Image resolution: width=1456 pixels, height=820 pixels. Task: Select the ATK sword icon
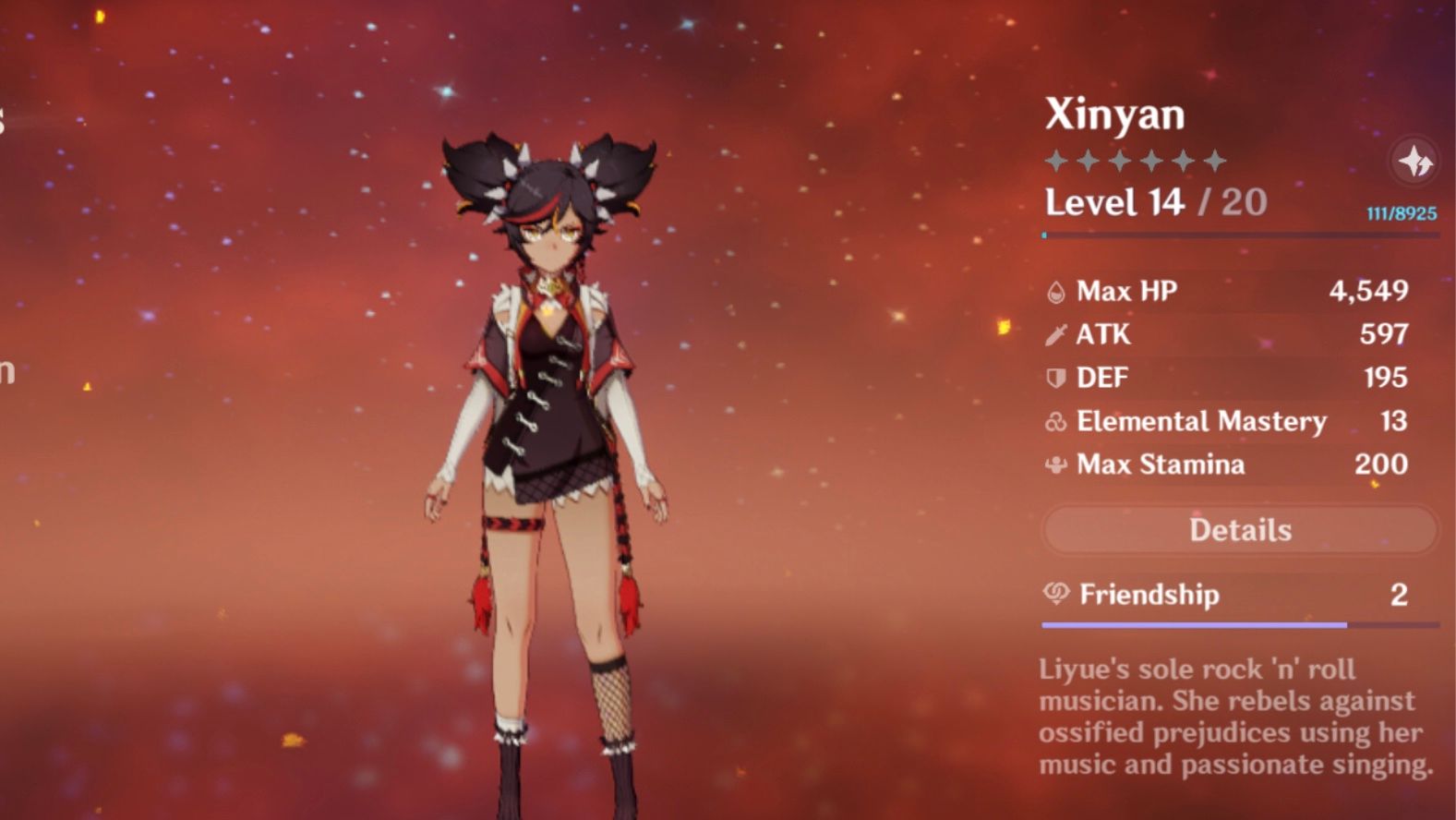[x=1055, y=334]
